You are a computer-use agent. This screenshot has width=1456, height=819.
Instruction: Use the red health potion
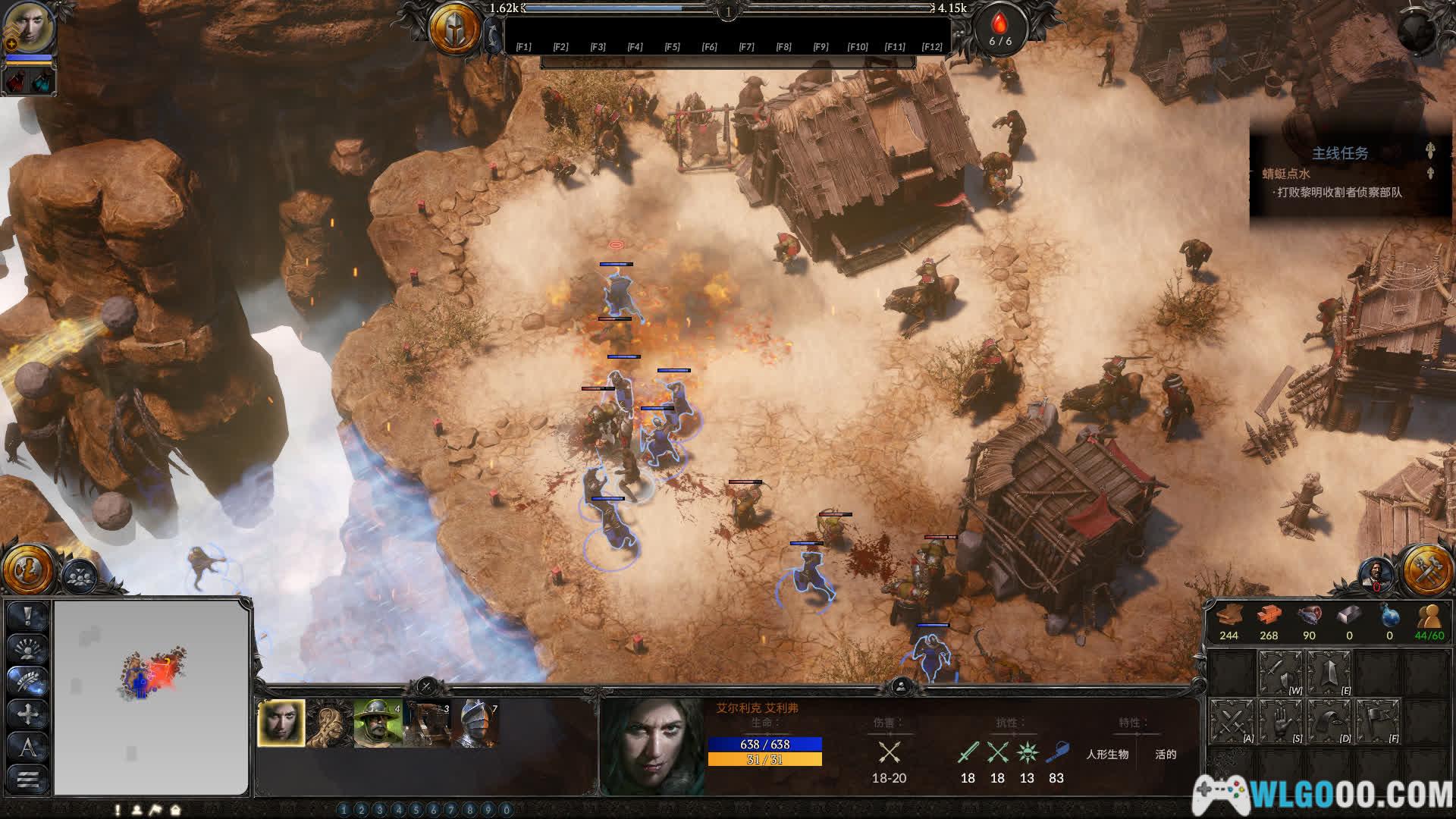[17, 81]
